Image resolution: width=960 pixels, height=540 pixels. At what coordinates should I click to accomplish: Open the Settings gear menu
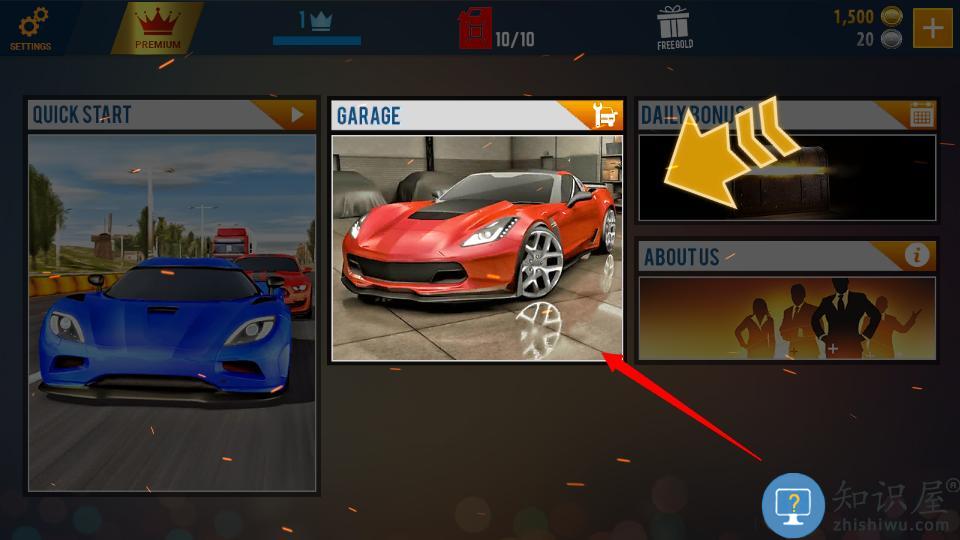point(31,27)
